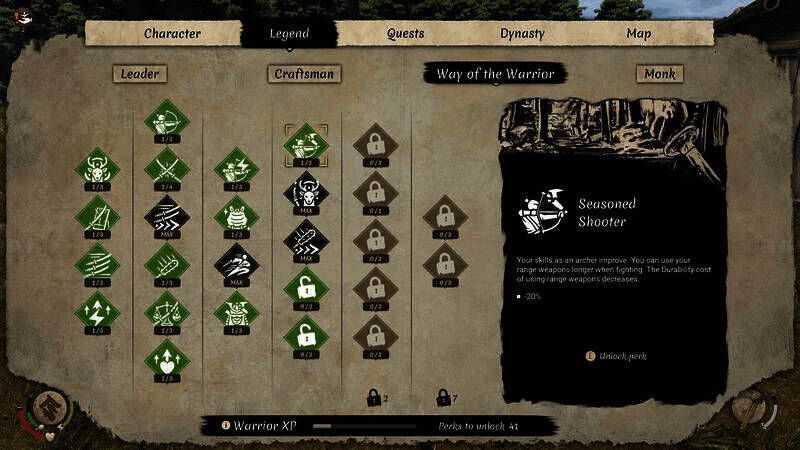The height and width of the screenshot is (450, 800).
Task: Select Way of the Warrior heading
Action: click(x=495, y=73)
